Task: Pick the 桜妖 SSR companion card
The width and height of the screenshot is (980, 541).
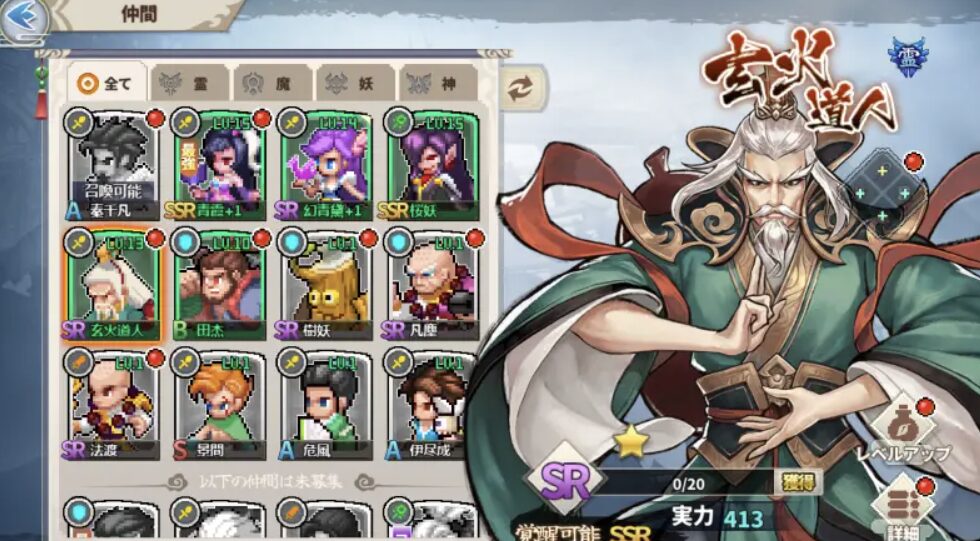Action: (x=431, y=166)
